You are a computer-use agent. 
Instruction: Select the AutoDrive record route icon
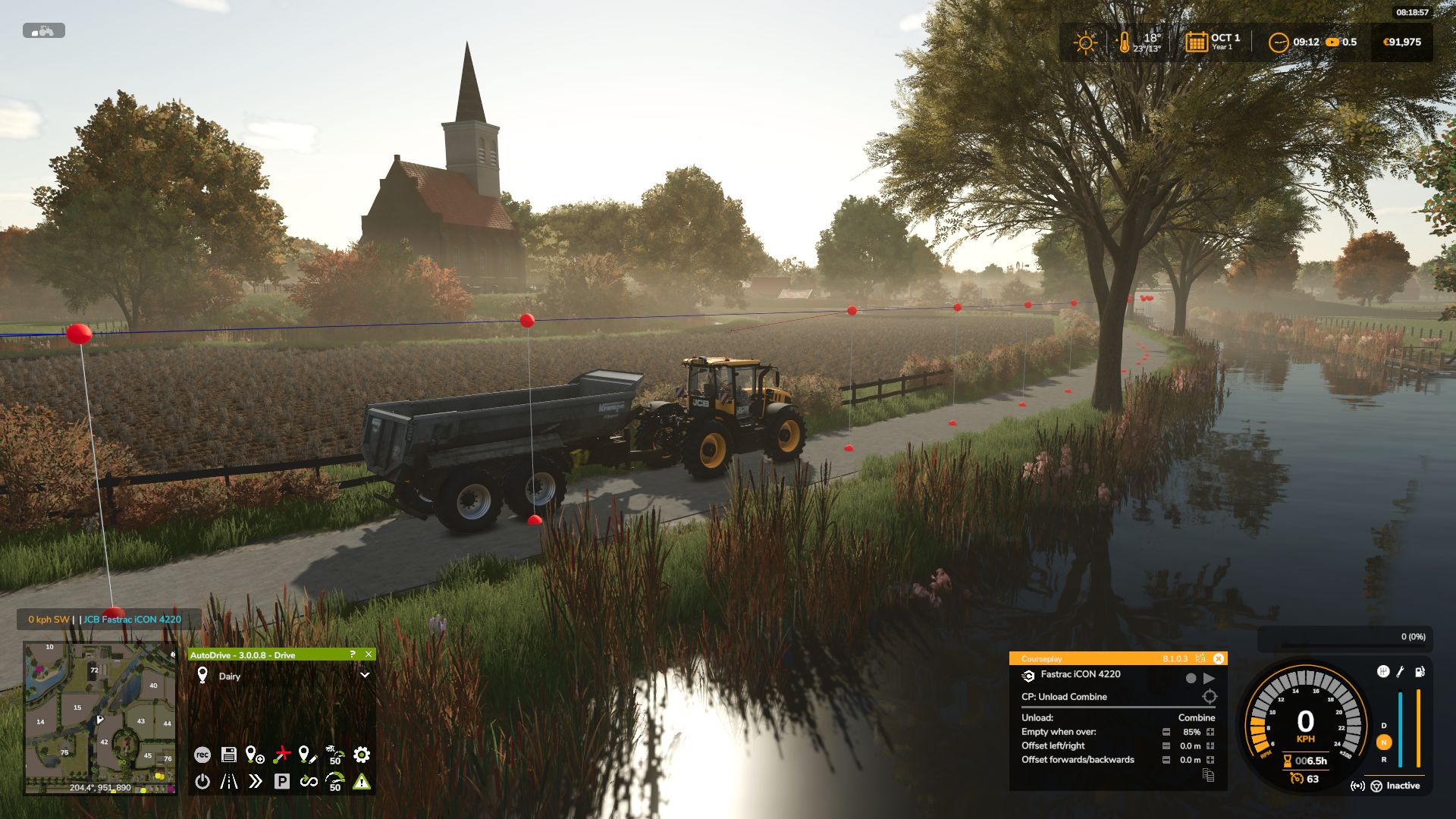point(202,755)
